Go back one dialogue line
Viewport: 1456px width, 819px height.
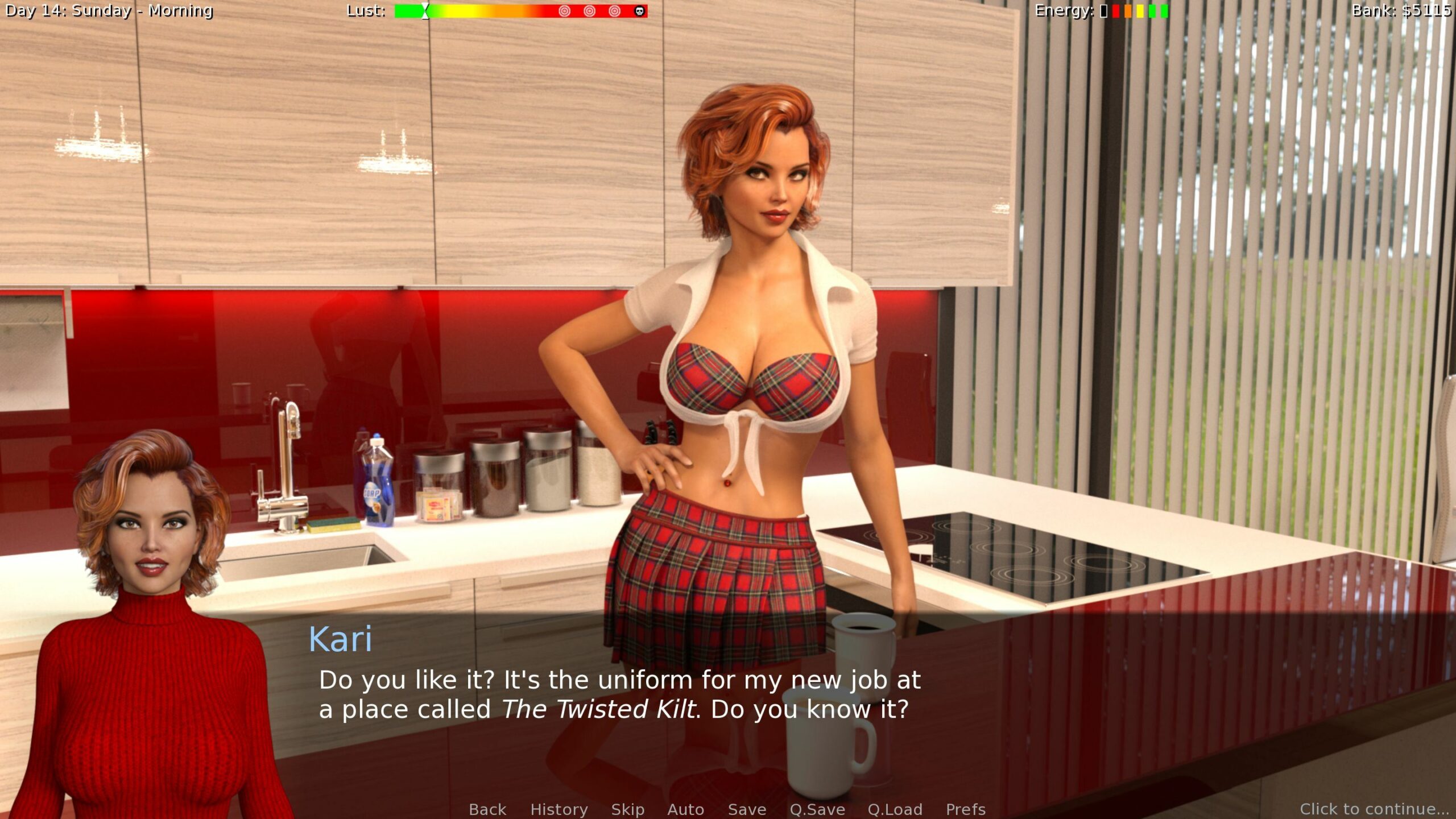[487, 809]
